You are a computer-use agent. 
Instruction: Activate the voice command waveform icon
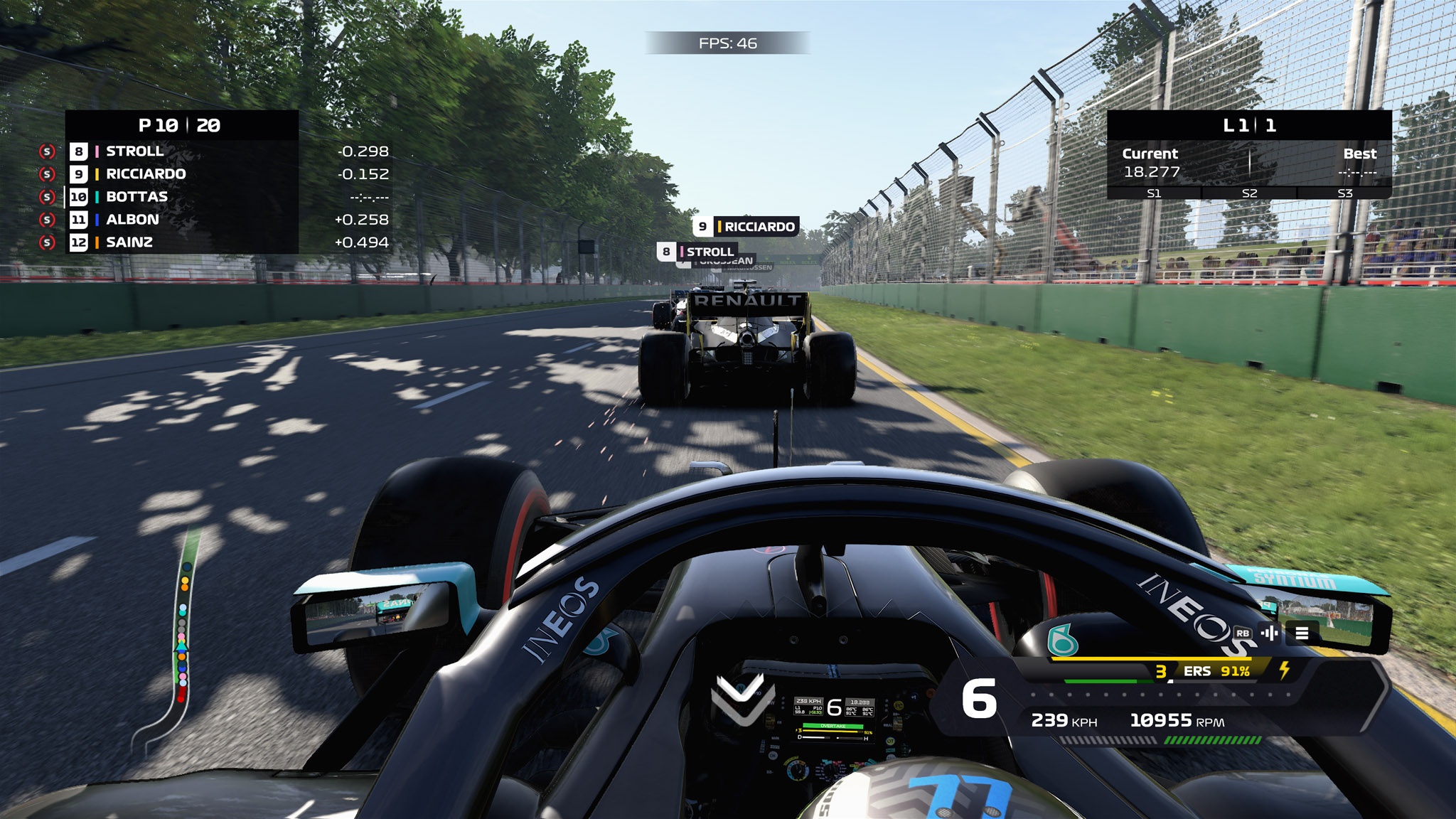point(1270,633)
